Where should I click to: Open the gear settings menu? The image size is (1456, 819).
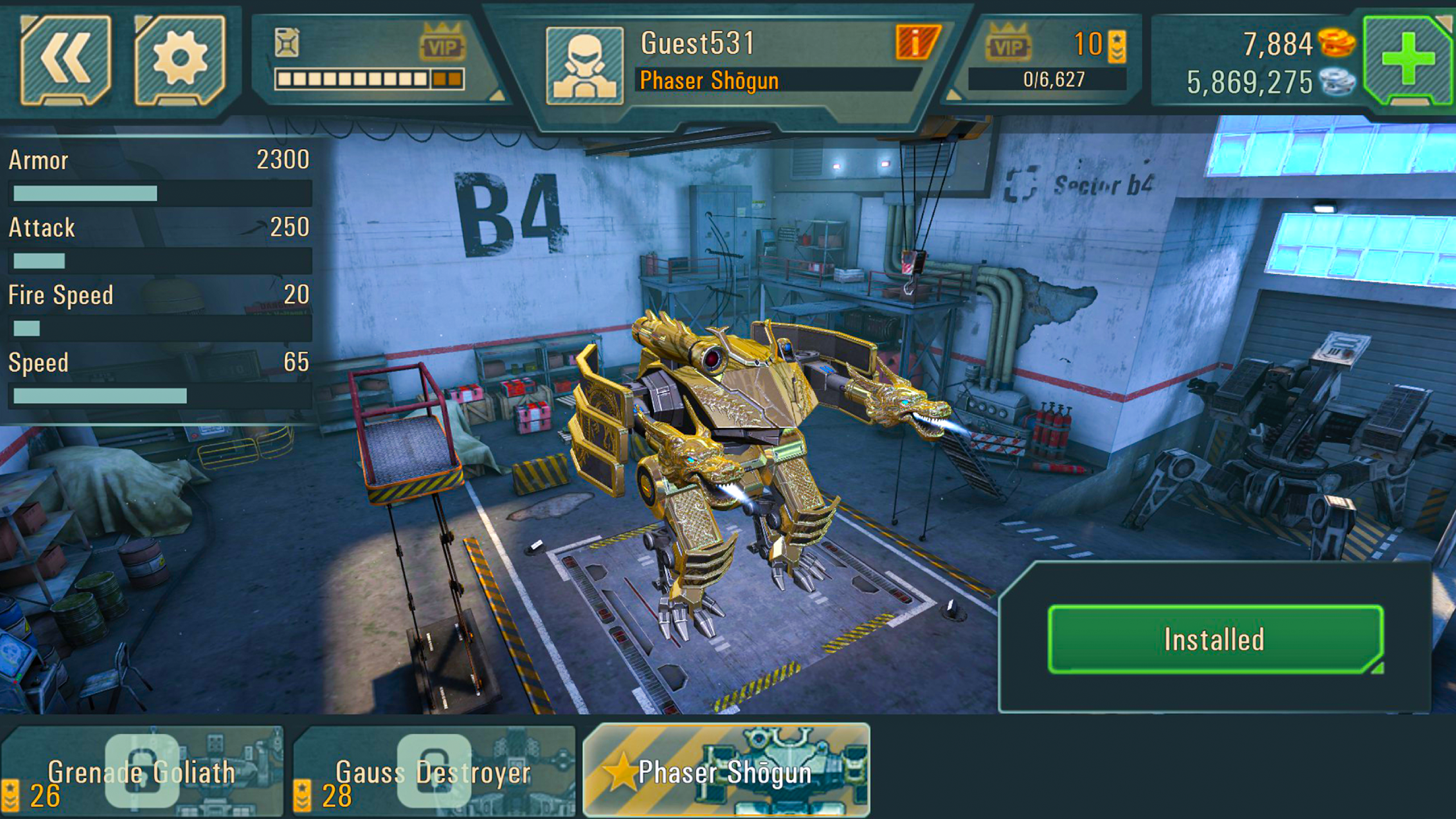click(179, 60)
